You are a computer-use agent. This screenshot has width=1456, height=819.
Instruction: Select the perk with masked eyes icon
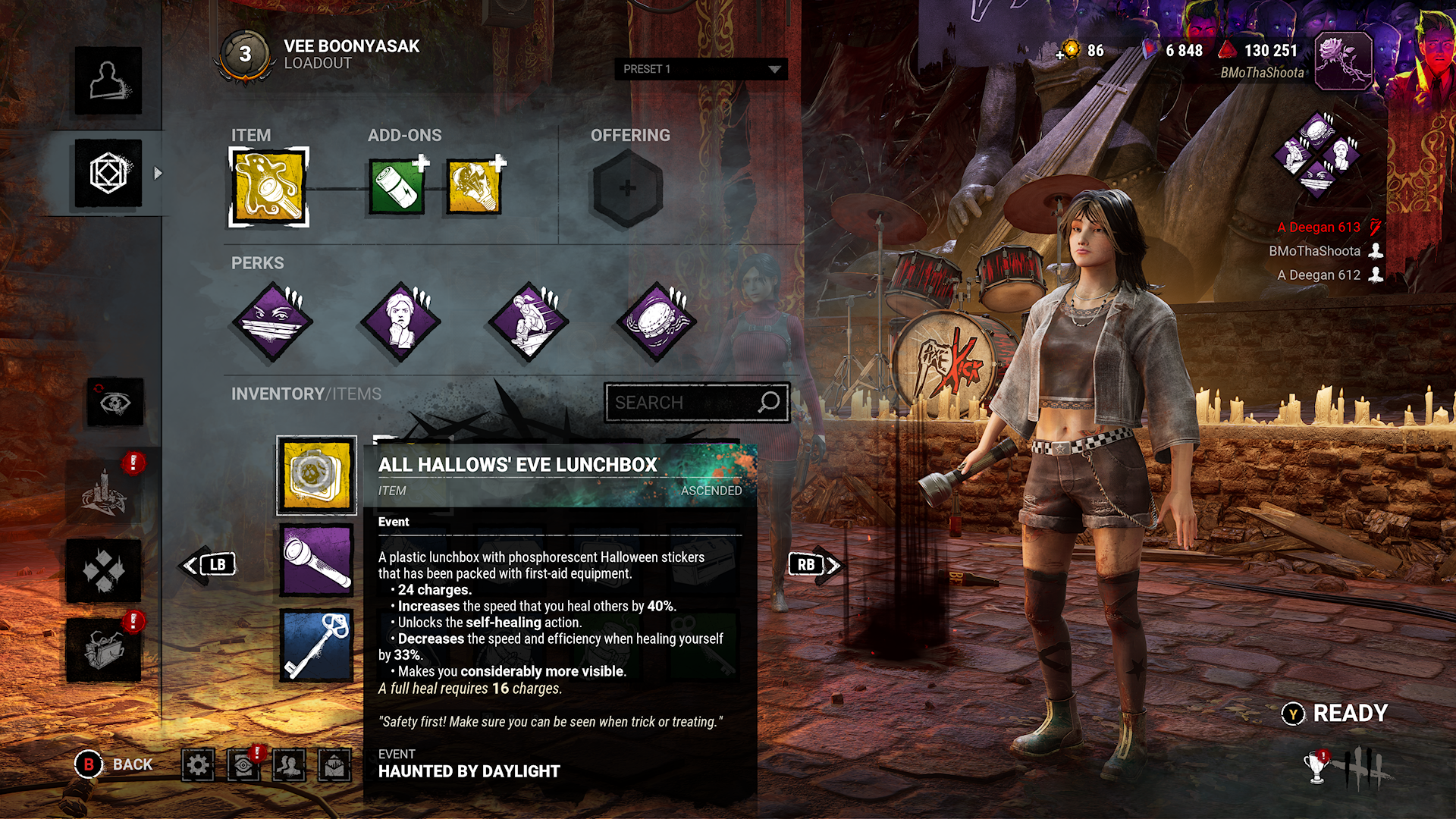pos(272,322)
